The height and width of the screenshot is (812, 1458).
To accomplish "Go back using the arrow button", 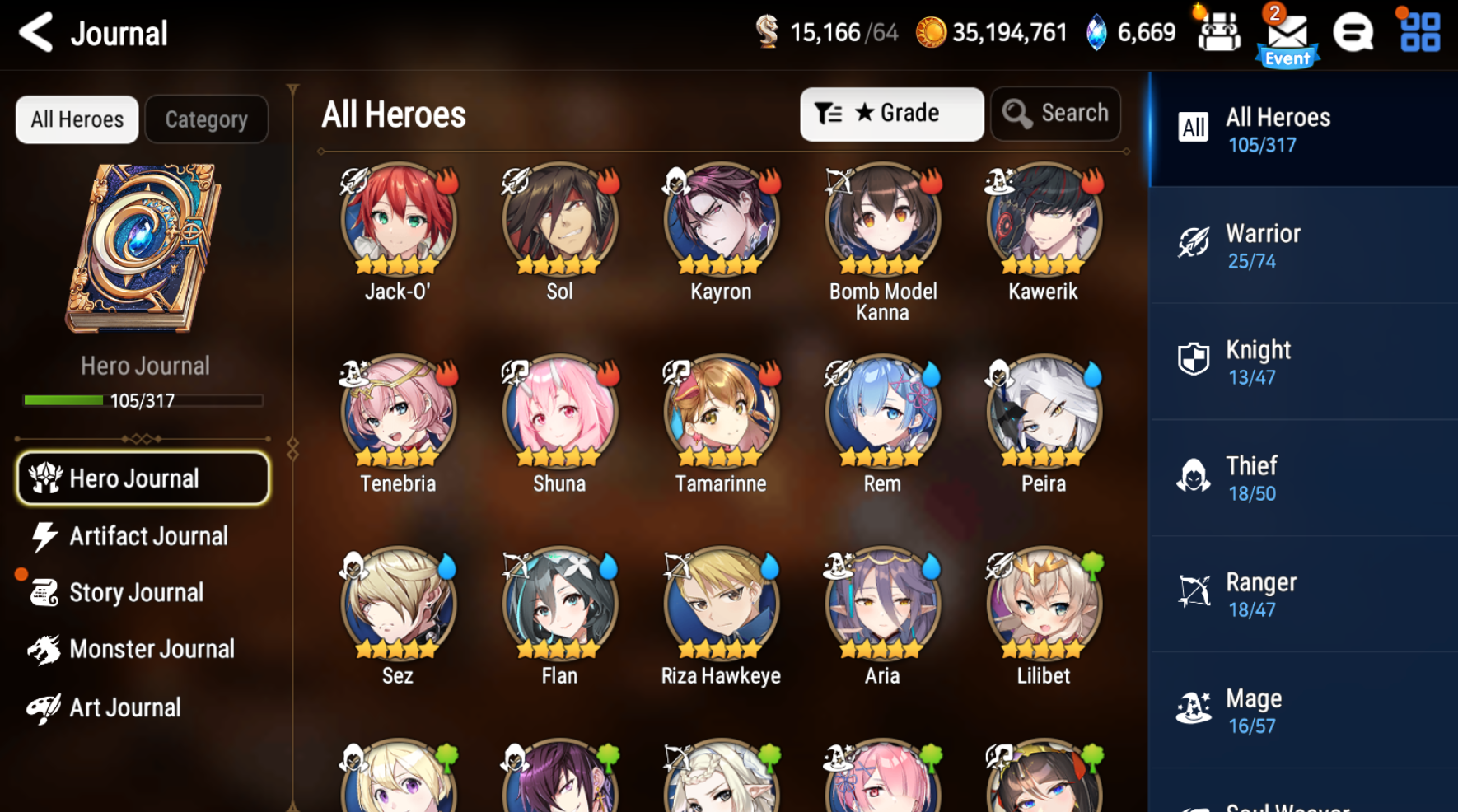I will tap(35, 33).
